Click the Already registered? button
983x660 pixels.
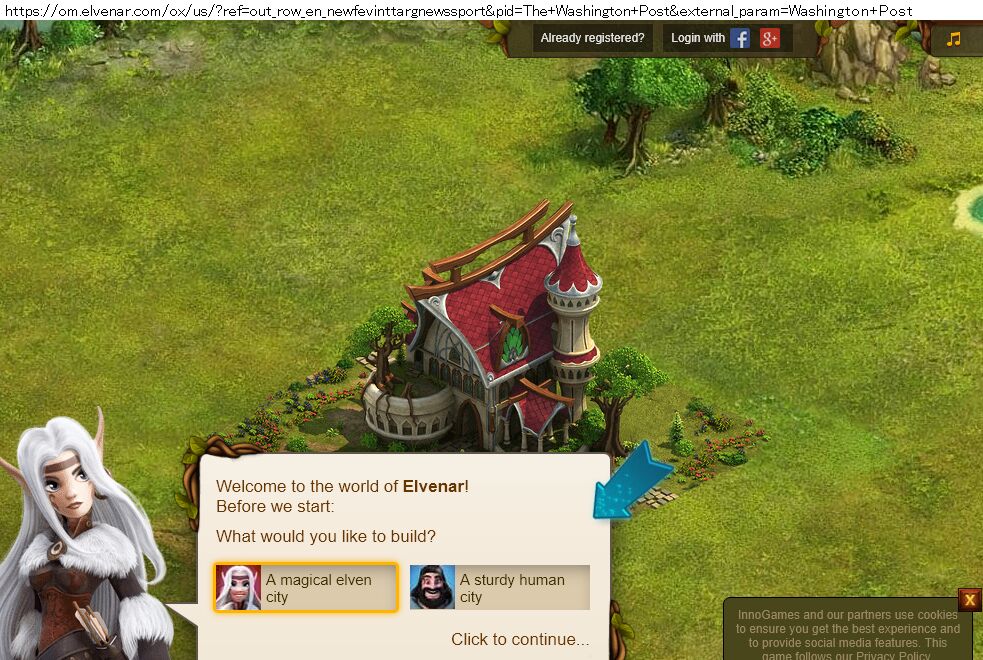tap(592, 38)
